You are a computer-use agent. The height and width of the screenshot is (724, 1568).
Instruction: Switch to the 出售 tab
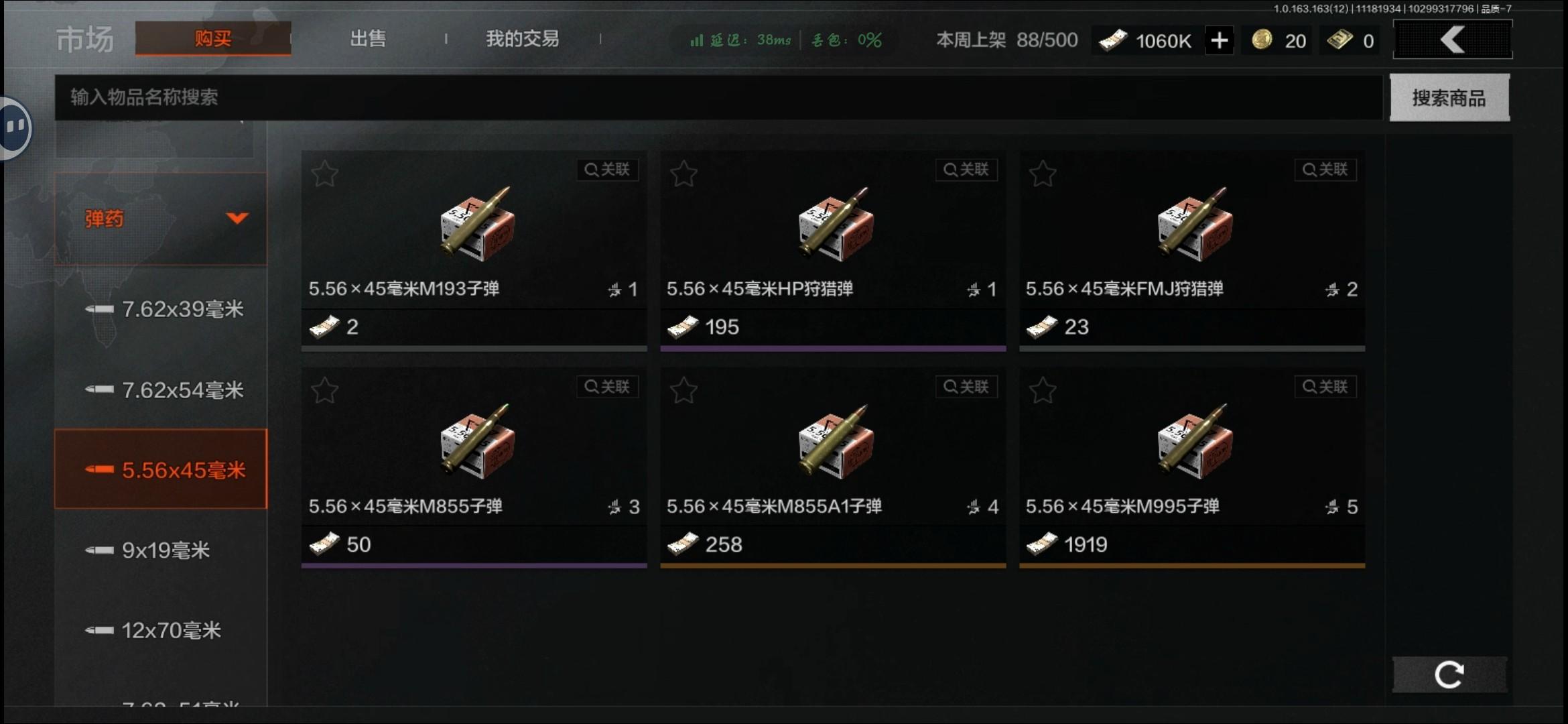[x=367, y=39]
